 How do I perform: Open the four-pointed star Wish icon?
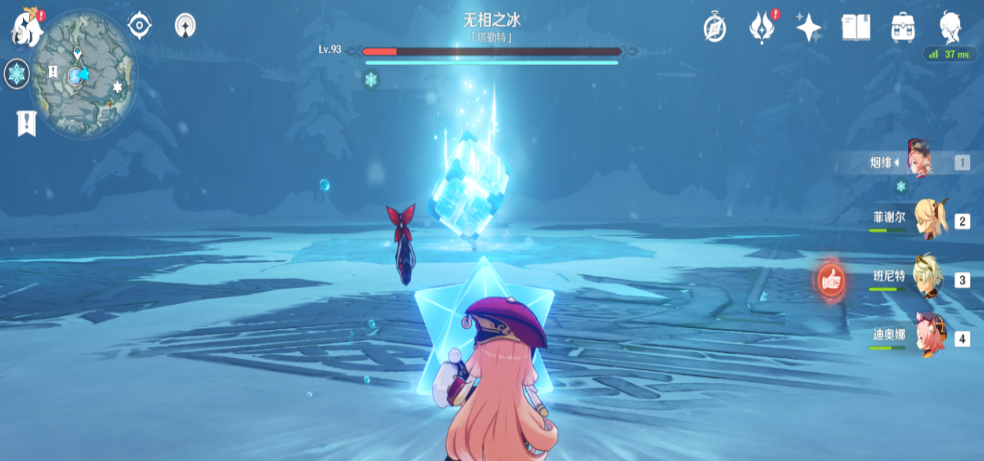(x=808, y=27)
